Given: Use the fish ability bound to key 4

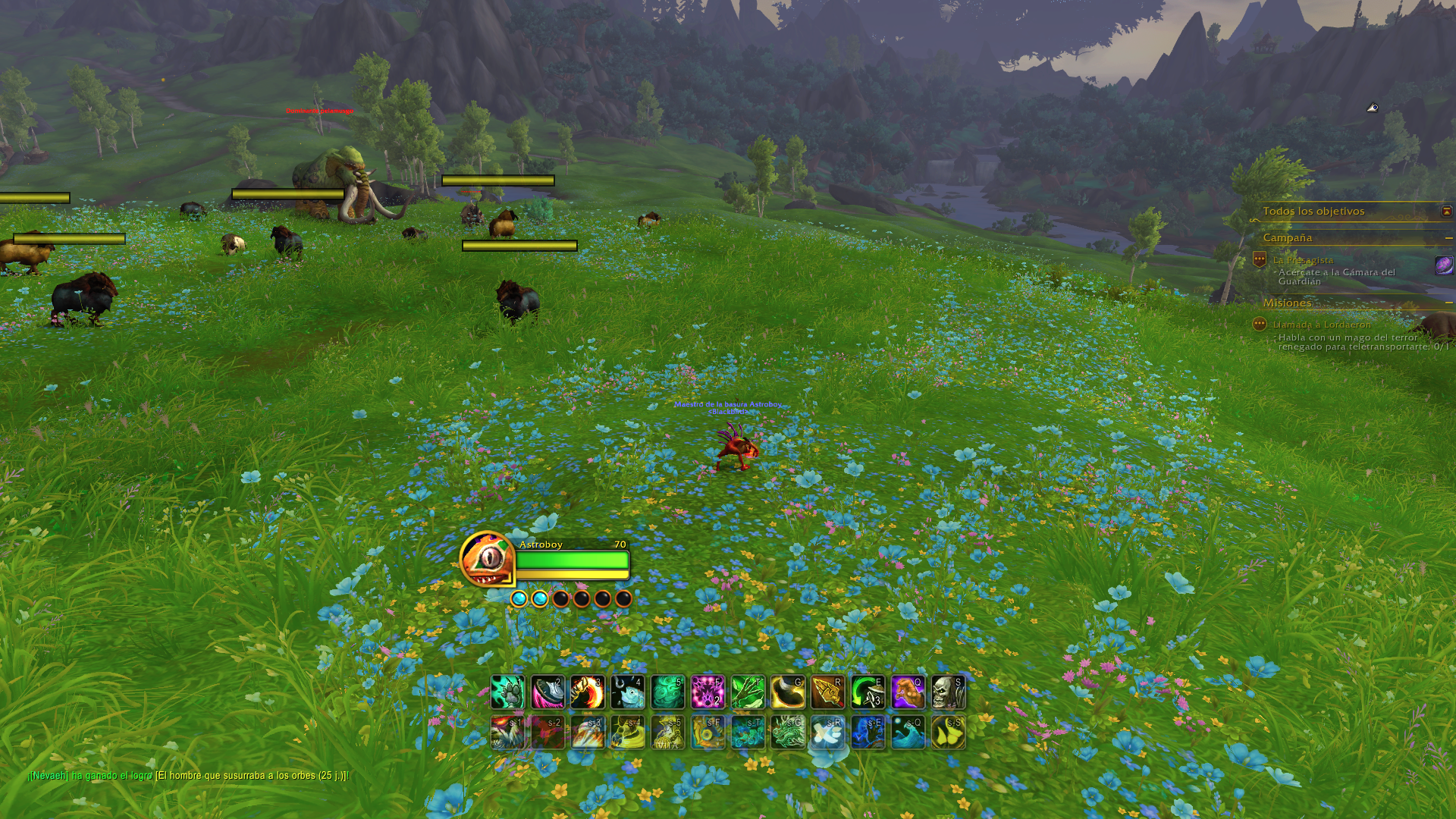Looking at the screenshot, I should pos(628,691).
